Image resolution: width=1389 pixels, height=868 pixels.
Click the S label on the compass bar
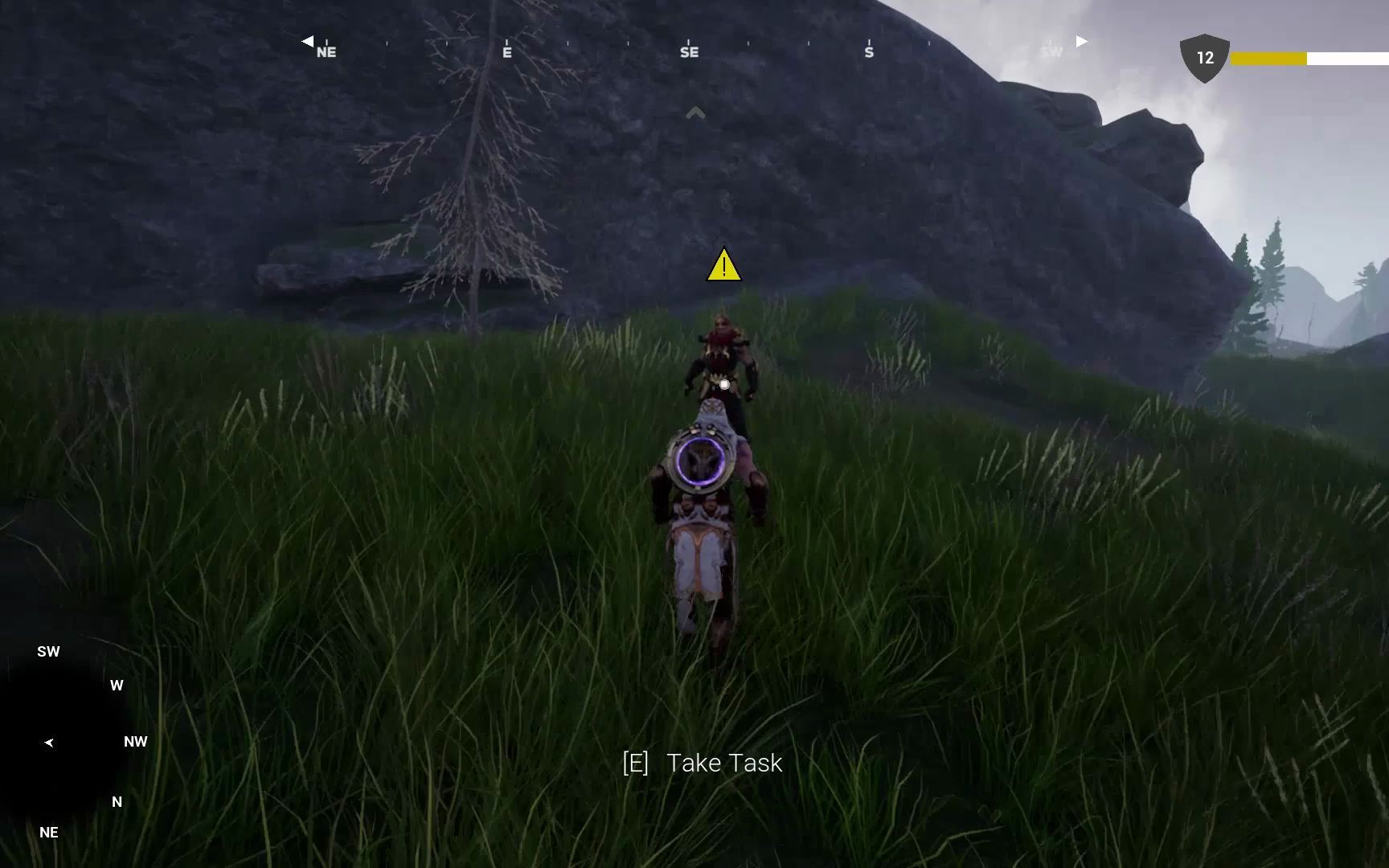868,51
